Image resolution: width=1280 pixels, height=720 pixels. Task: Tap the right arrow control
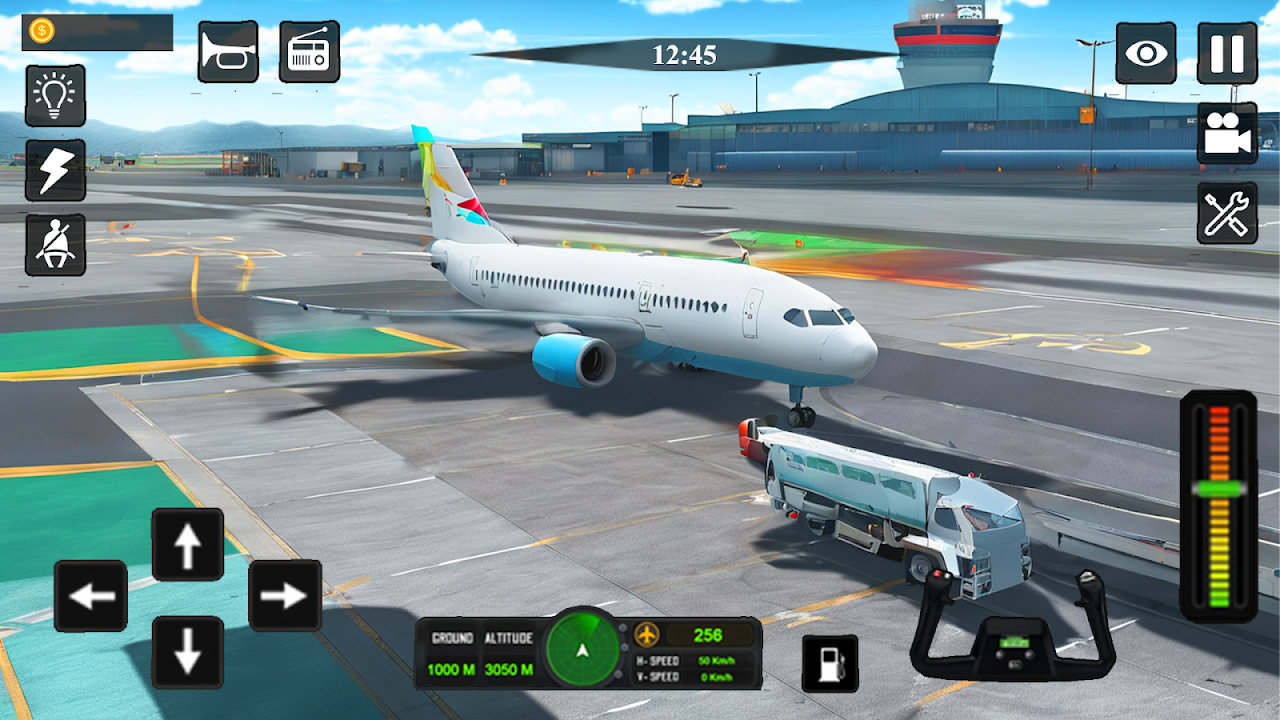[x=284, y=596]
